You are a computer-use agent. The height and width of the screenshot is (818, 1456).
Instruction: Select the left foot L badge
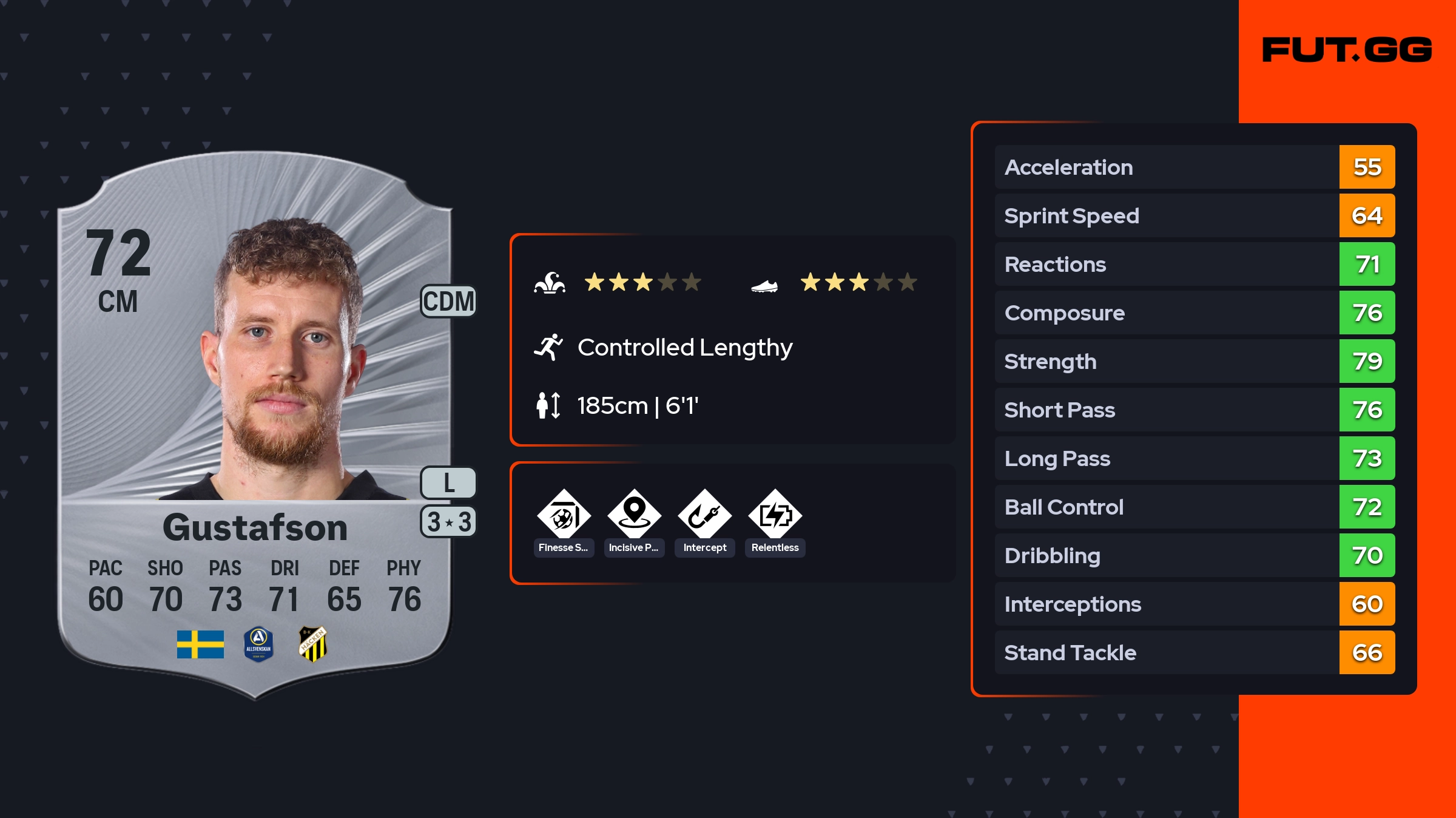point(448,482)
